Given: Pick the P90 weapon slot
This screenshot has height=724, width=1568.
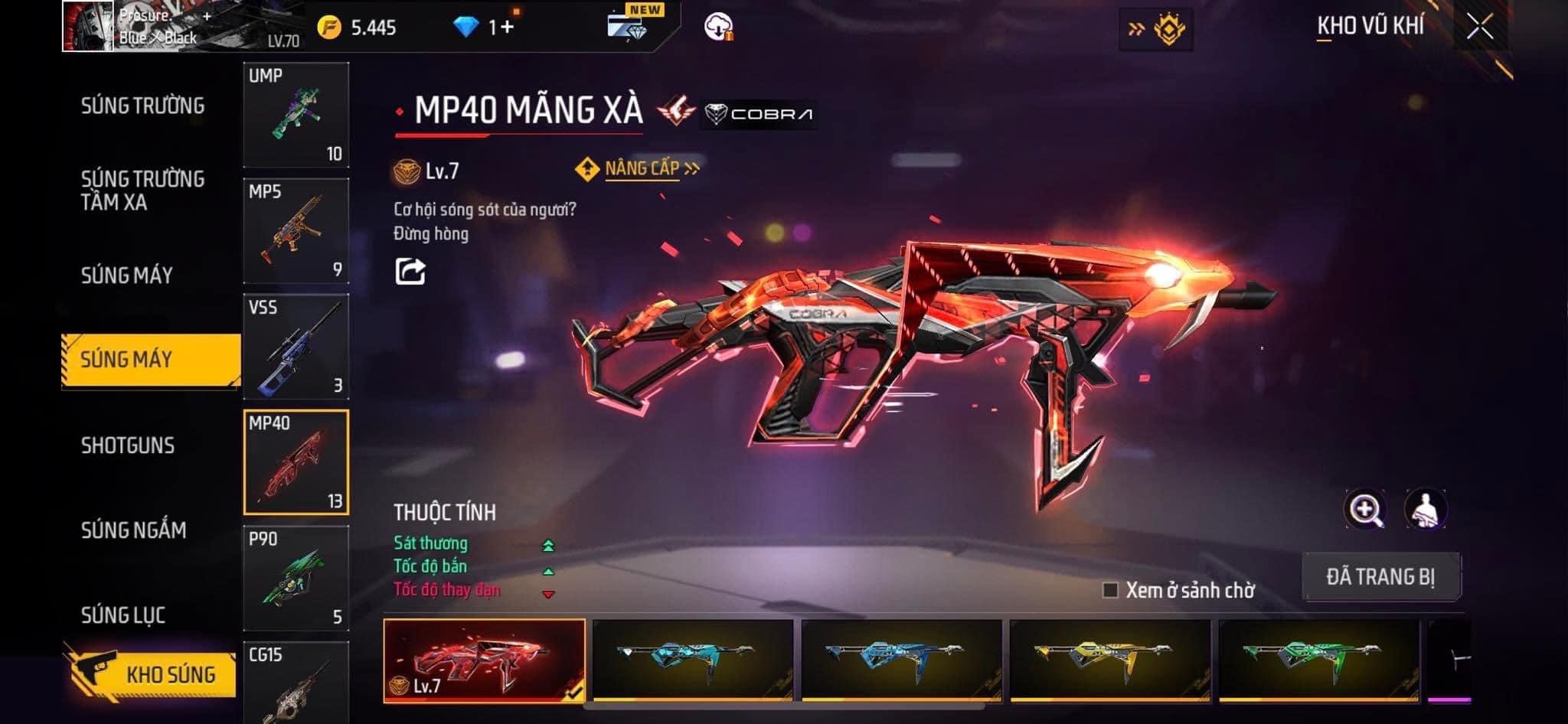Looking at the screenshot, I should [x=296, y=578].
